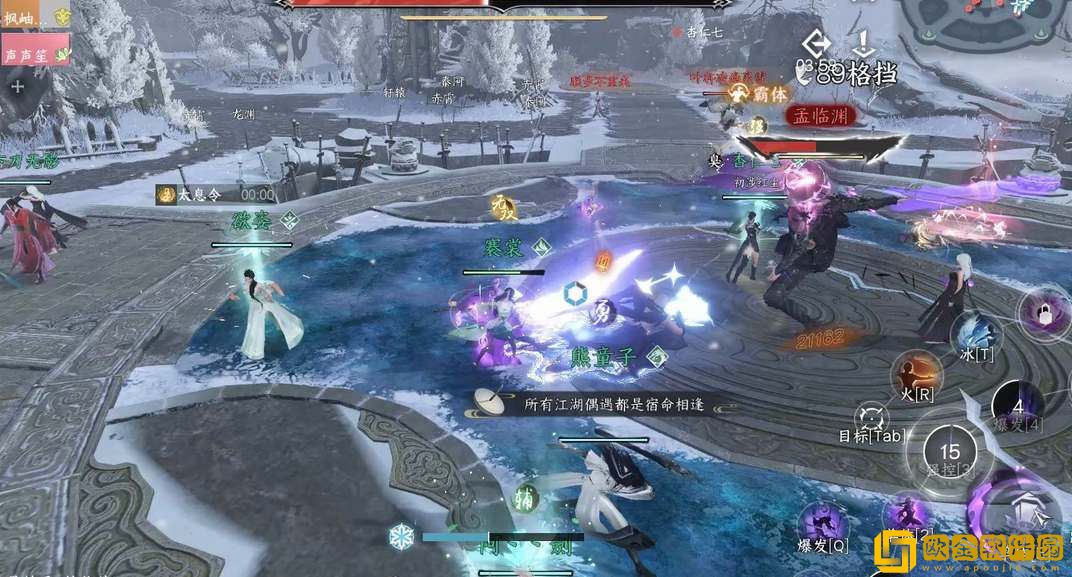Toggle the purple target lock icon
This screenshot has width=1072, height=577.
coord(1045,312)
